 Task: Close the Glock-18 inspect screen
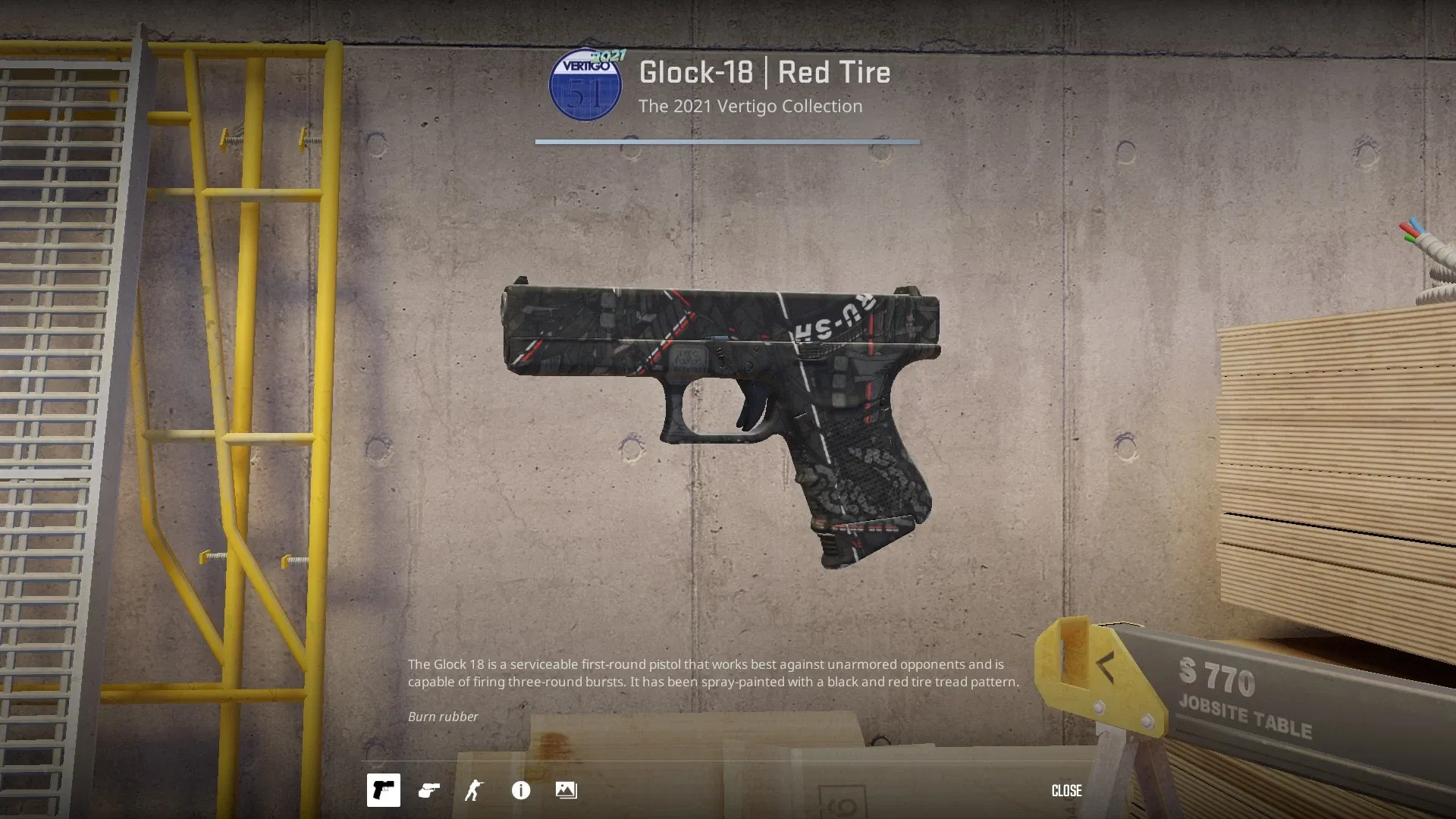pyautogui.click(x=1066, y=790)
